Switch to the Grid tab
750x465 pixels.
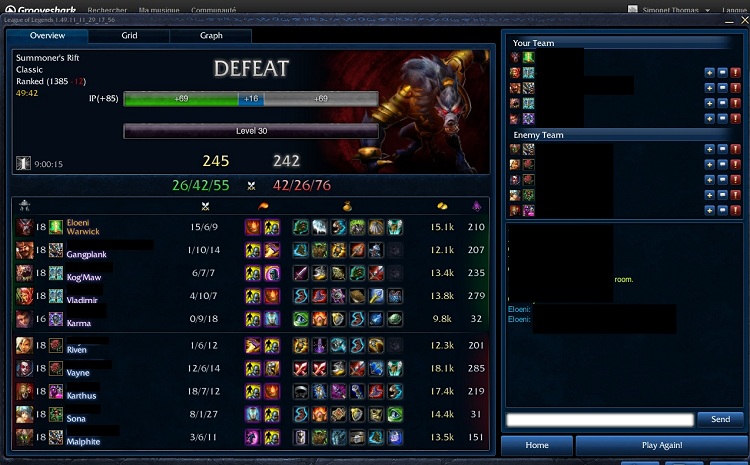pyautogui.click(x=129, y=35)
